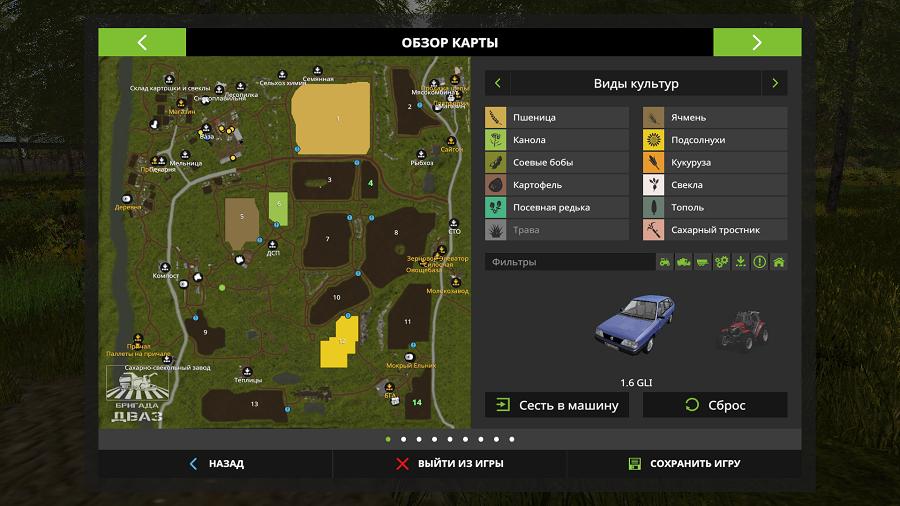
Task: Toggle the Подсолнухи crop filter
Action: pyautogui.click(x=715, y=140)
